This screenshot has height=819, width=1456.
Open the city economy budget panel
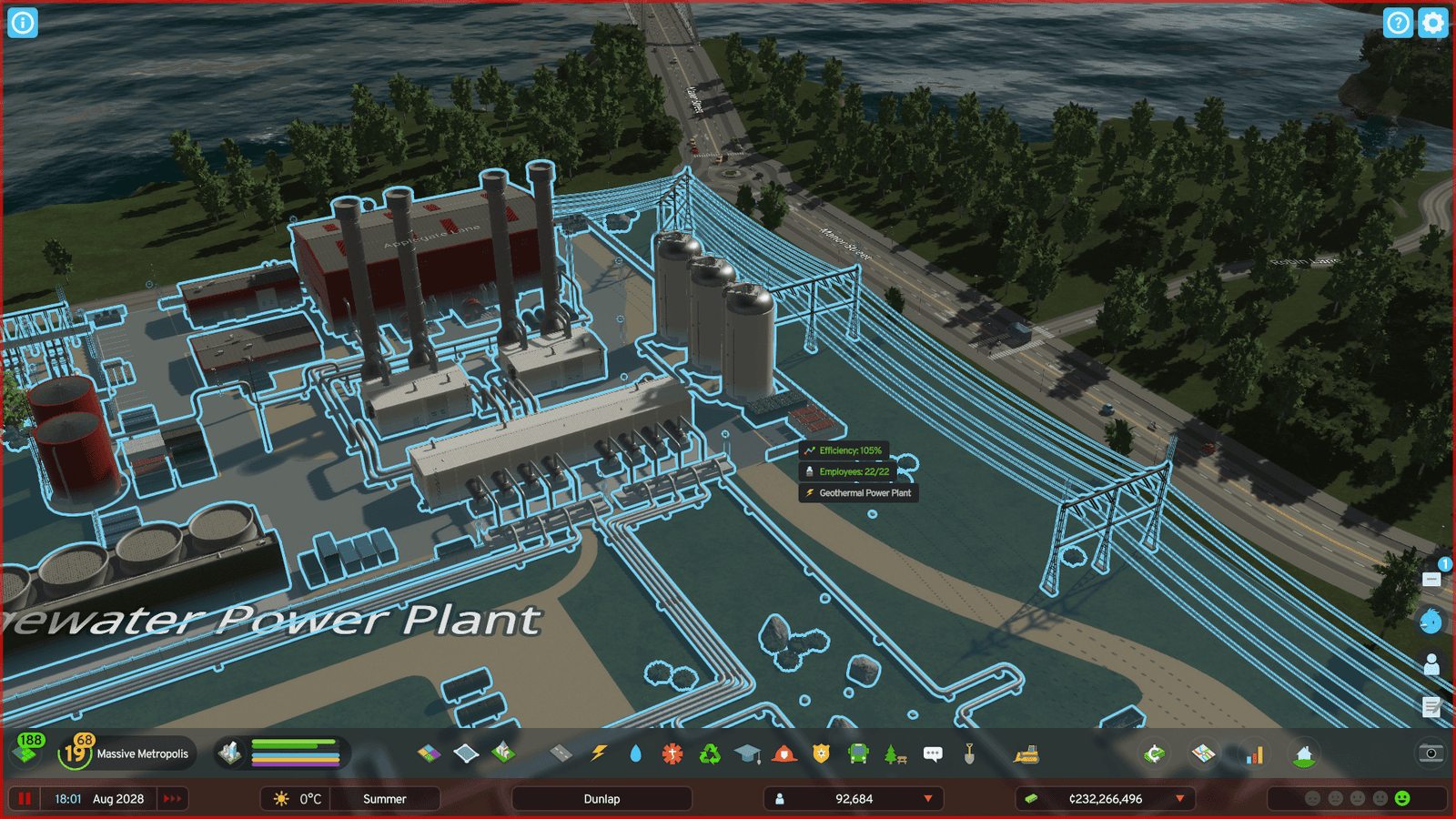coord(1154,753)
